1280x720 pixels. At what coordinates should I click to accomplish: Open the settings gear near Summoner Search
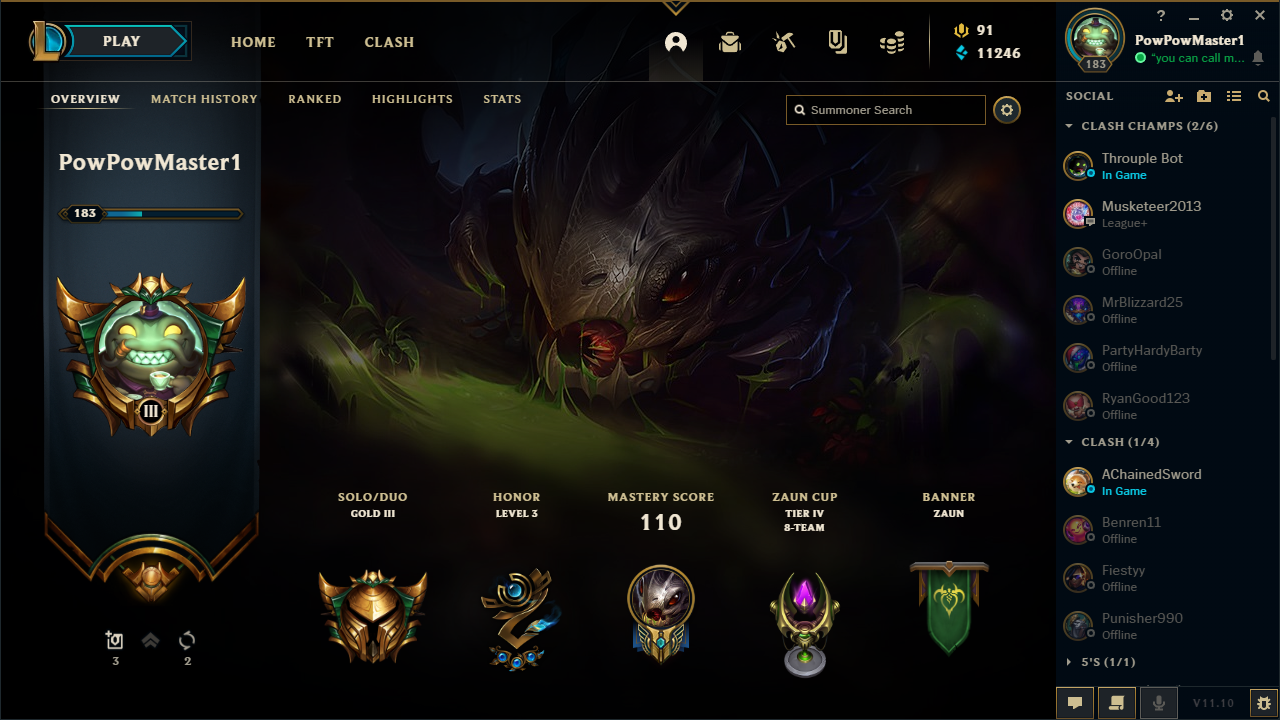point(1006,110)
